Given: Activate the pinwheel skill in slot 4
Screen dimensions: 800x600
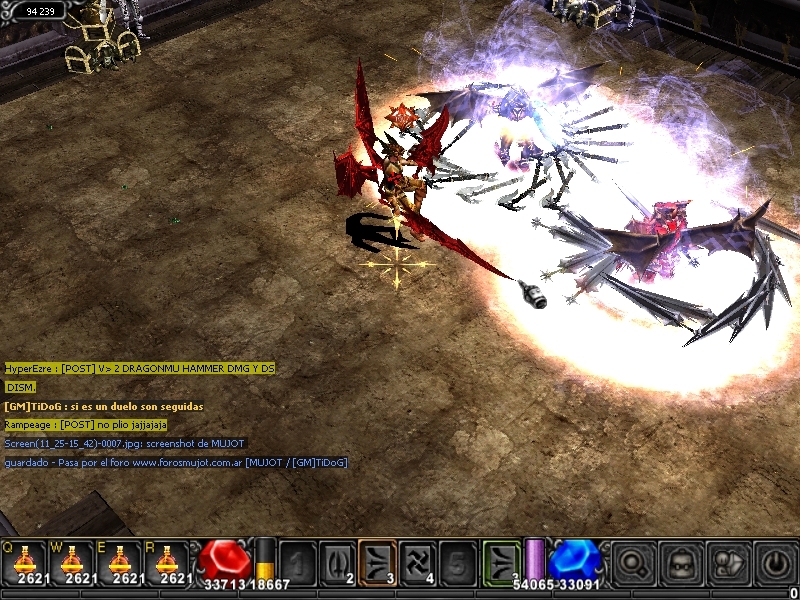Looking at the screenshot, I should pos(417,562).
